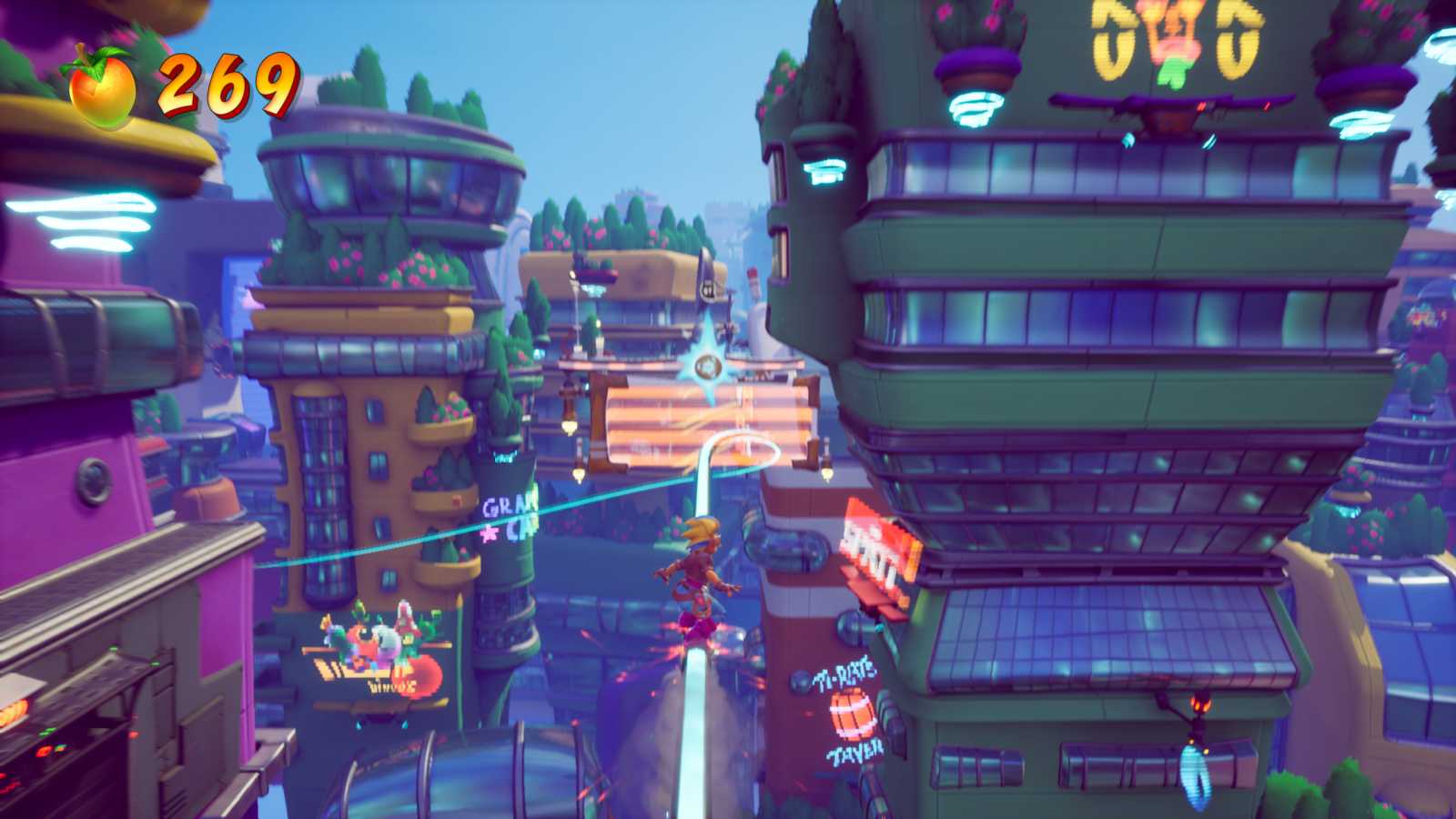Screen dimensions: 1456x819
Task: Click the fruit counter showing 269
Action: 223,86
